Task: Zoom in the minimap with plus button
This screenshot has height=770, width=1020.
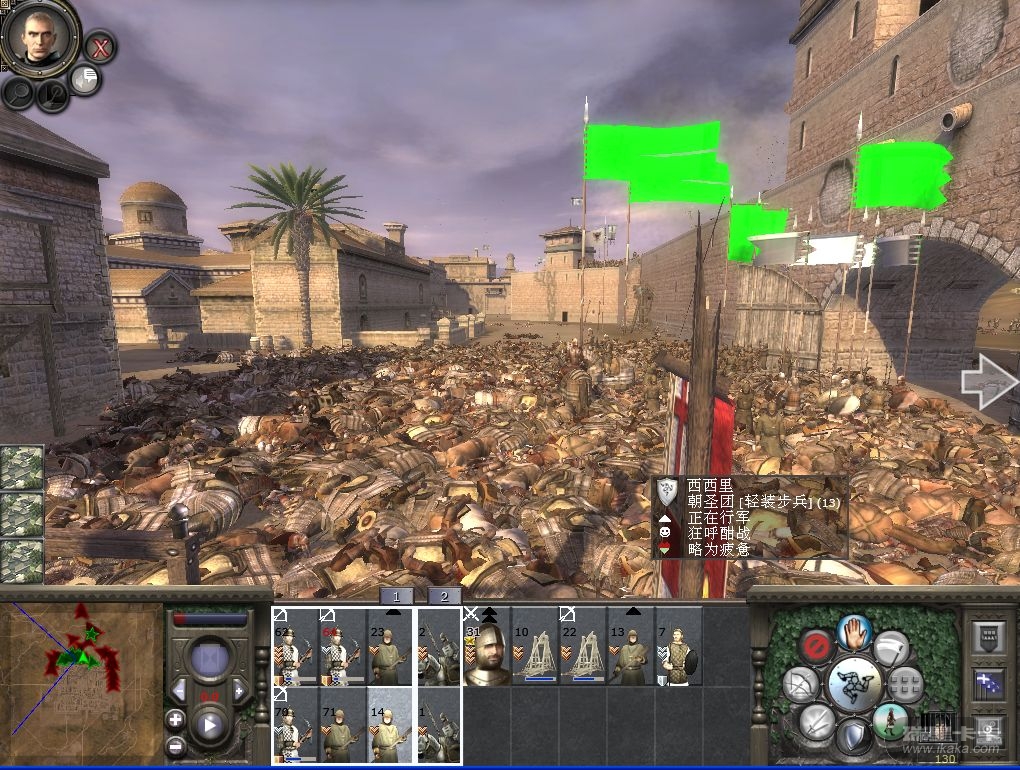Action: [x=176, y=719]
